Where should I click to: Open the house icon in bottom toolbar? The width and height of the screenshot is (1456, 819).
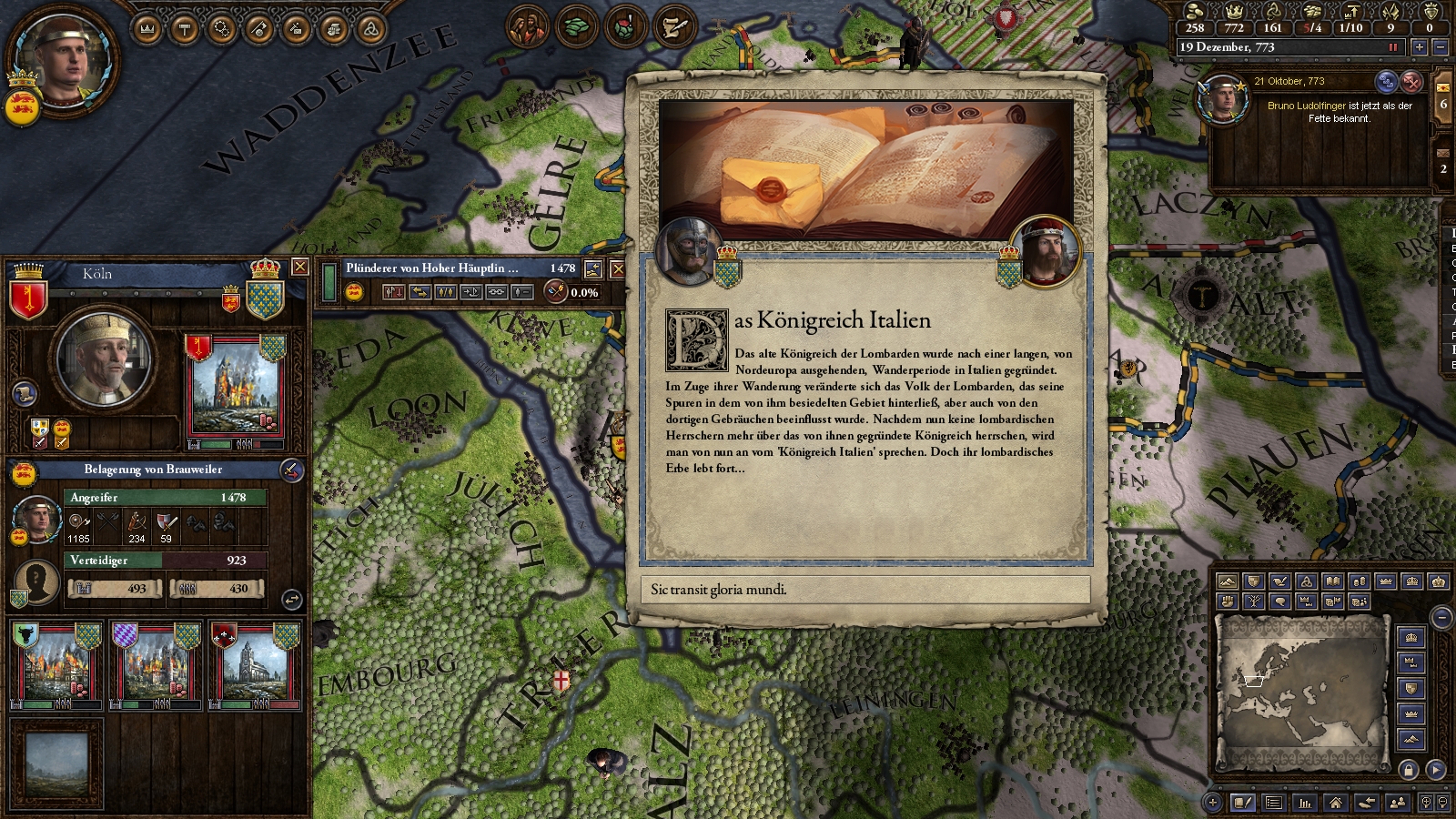click(x=1335, y=803)
